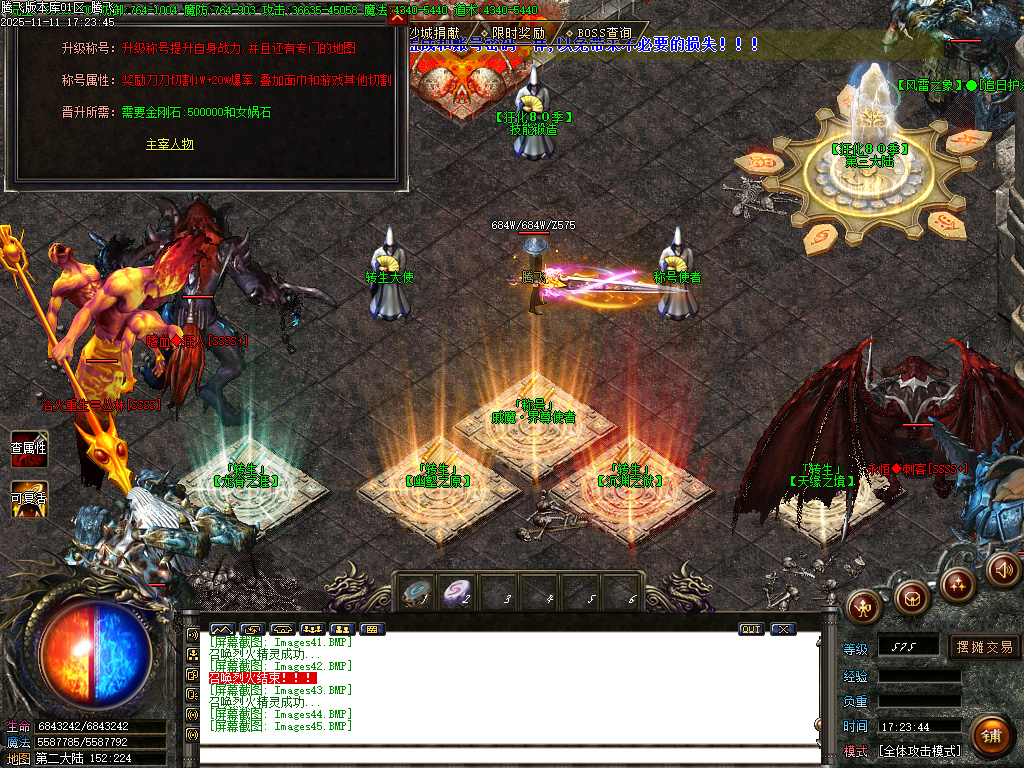This screenshot has width=1024, height=768.
Task: Click the 查属性 button
Action: click(x=29, y=448)
